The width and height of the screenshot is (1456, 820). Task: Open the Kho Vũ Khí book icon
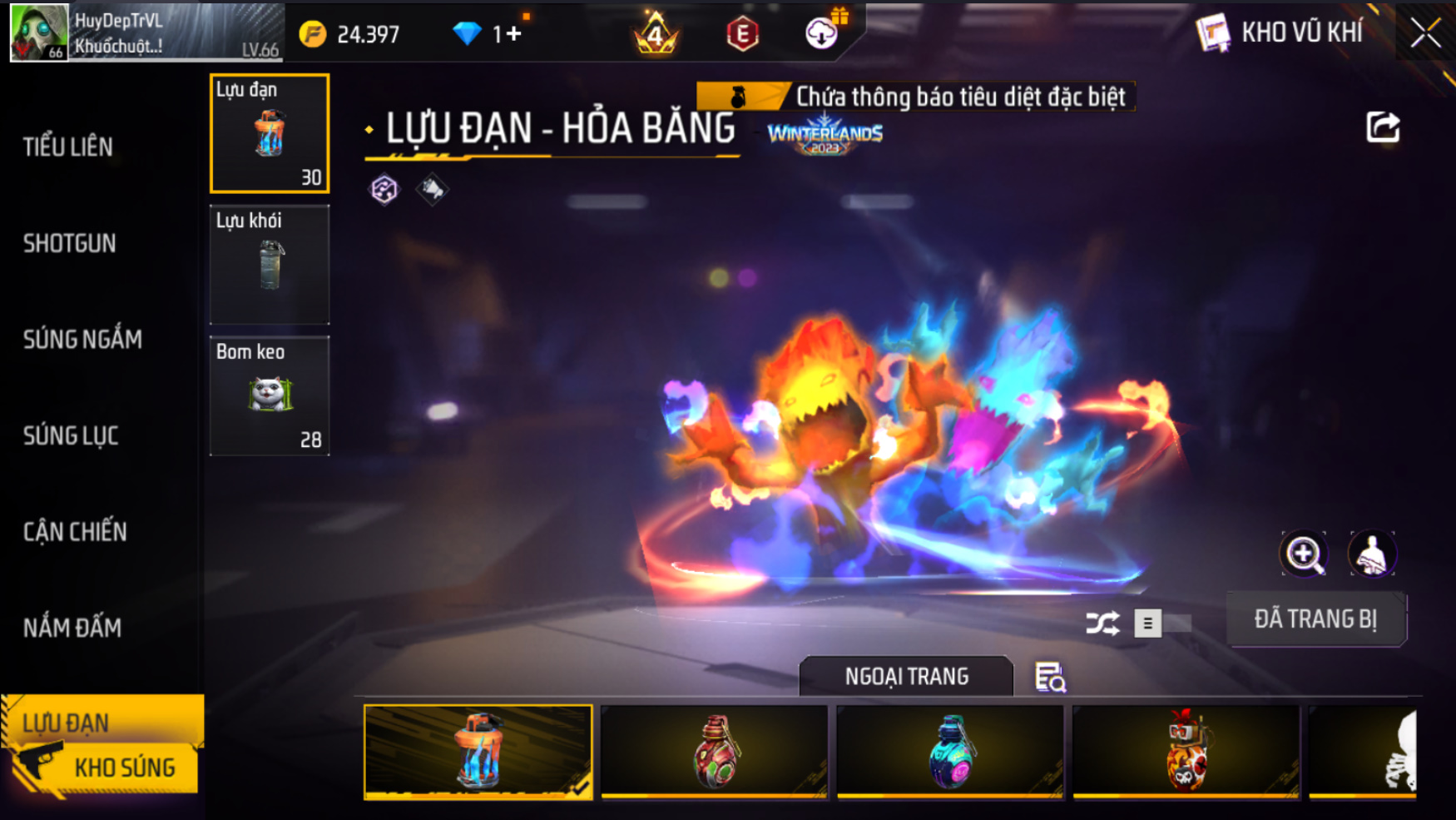(x=1212, y=33)
